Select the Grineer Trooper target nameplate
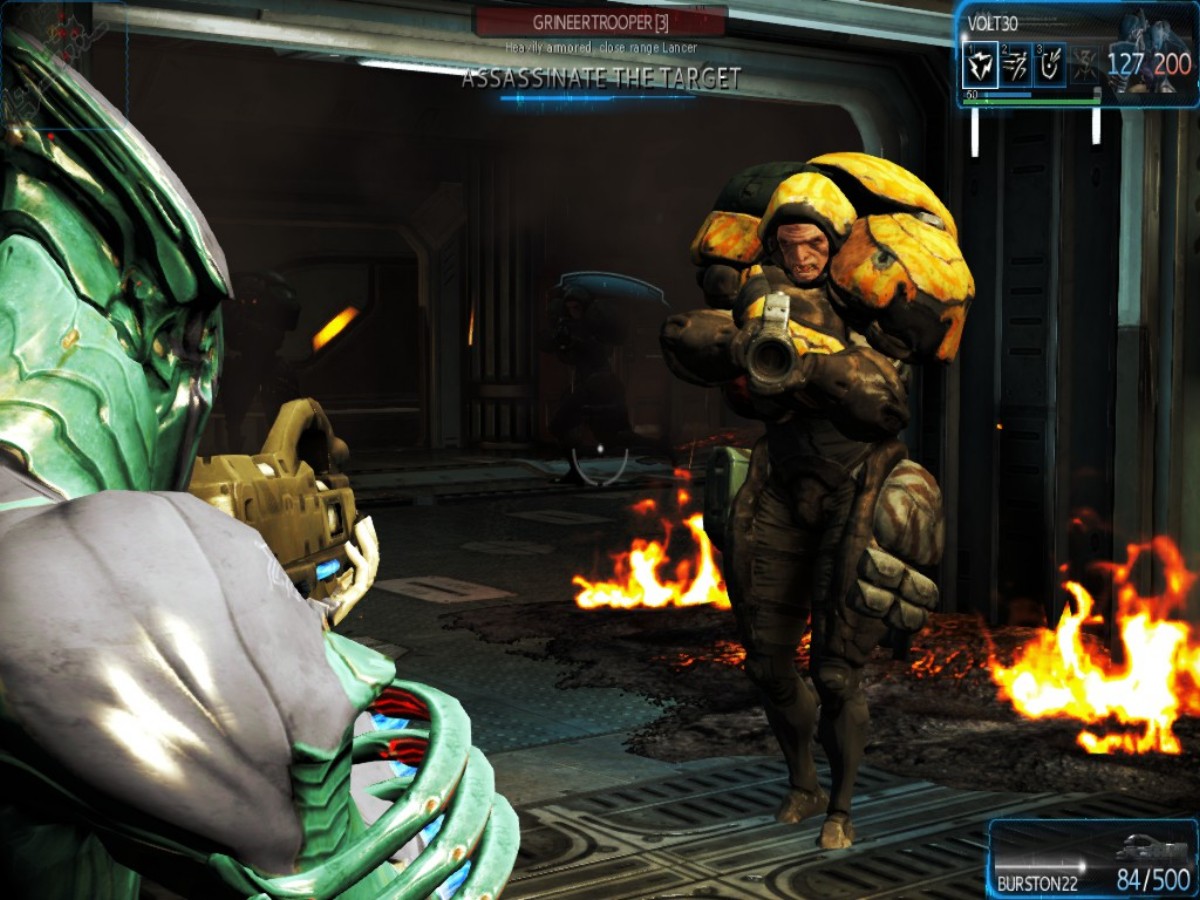1200x900 pixels. (x=601, y=20)
